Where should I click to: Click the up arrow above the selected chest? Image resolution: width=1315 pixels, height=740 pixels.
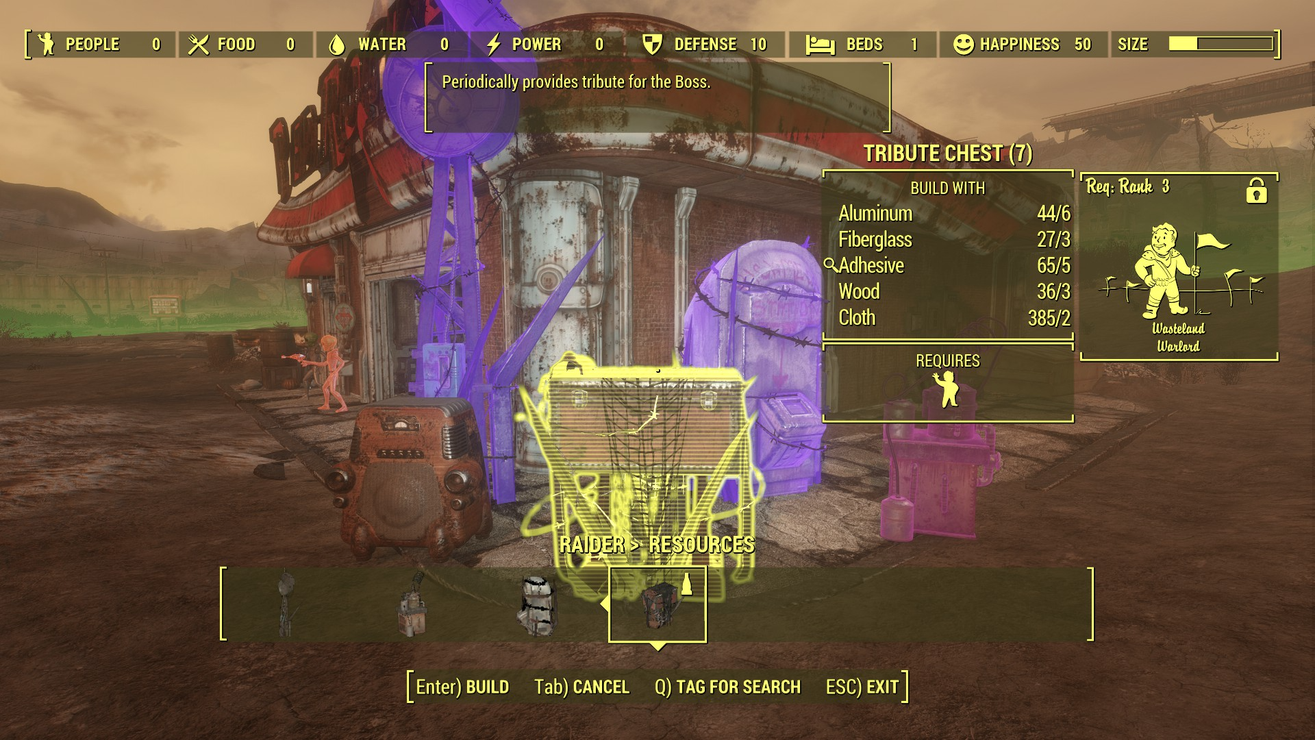[x=687, y=583]
